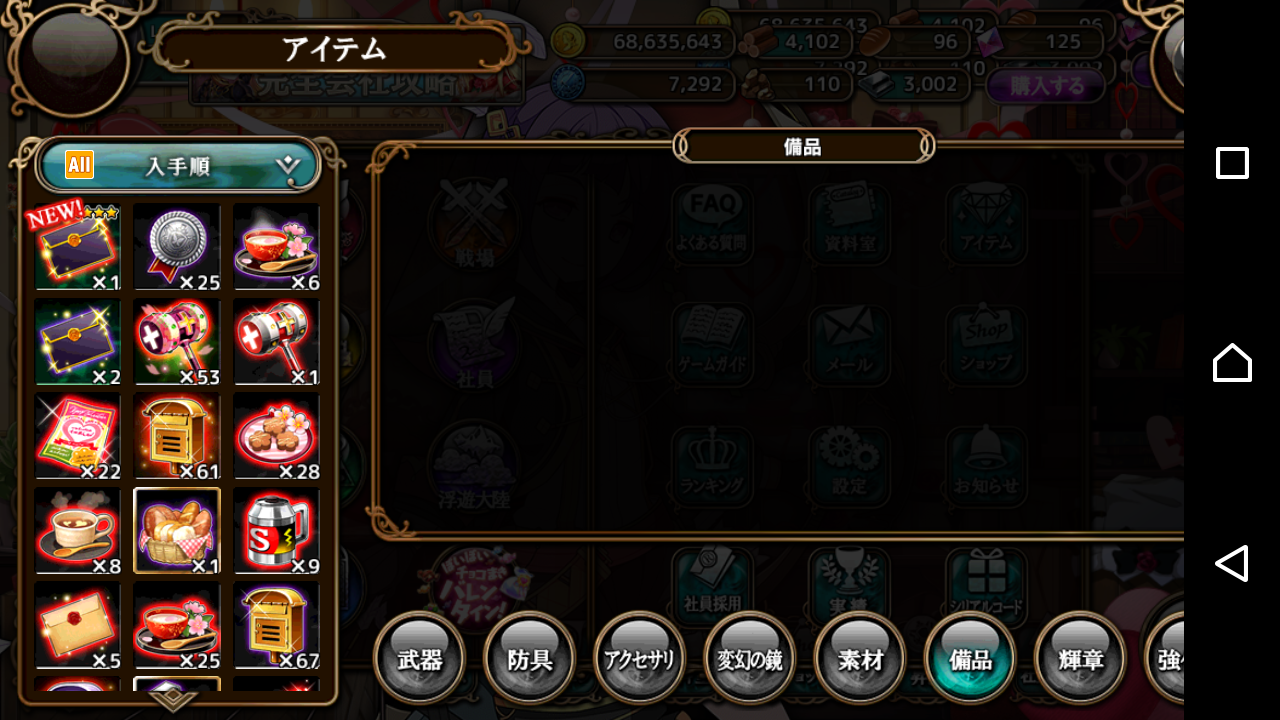Switch to the 素材 materials tab
The height and width of the screenshot is (720, 1280).
point(859,657)
